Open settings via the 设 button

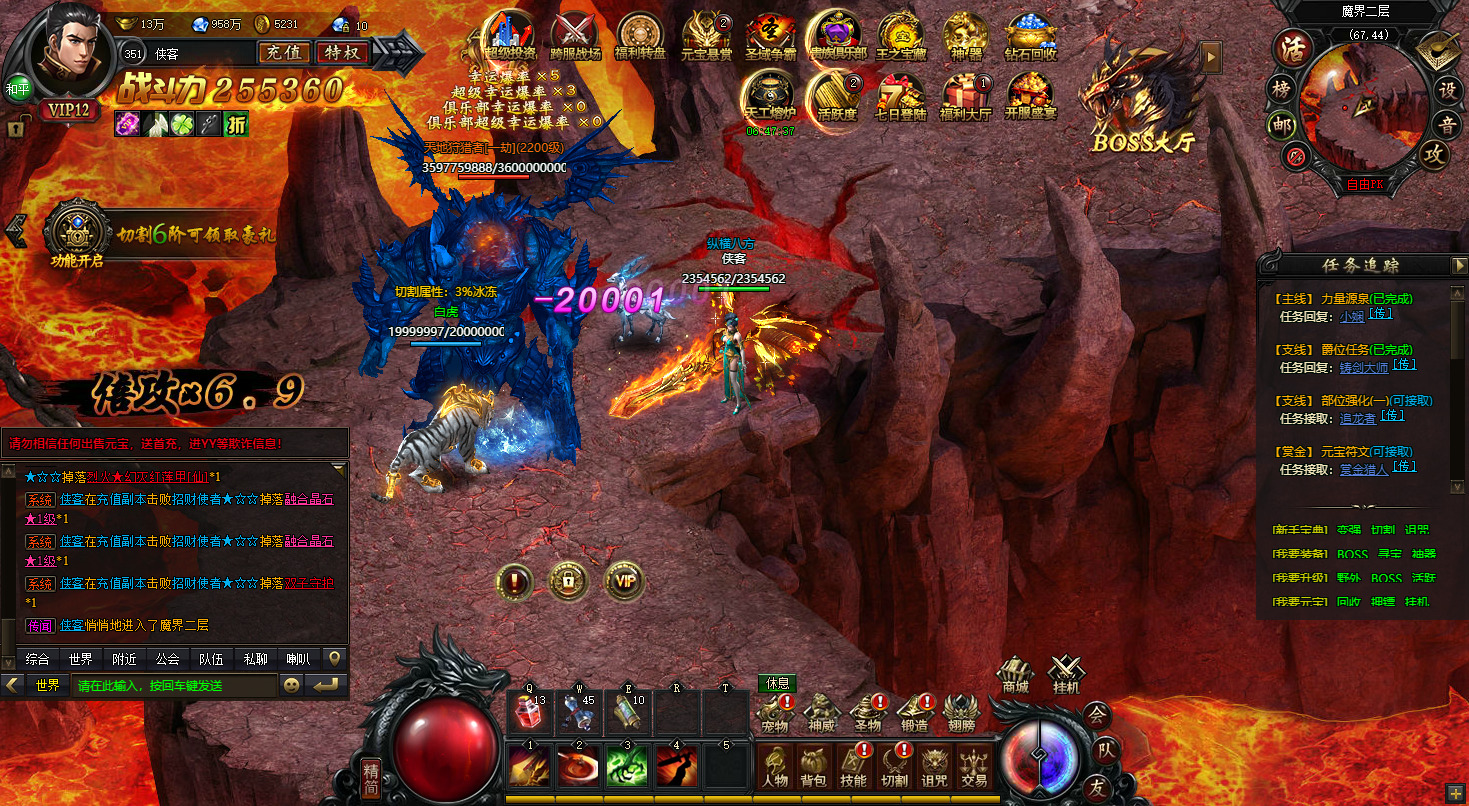(1446, 88)
